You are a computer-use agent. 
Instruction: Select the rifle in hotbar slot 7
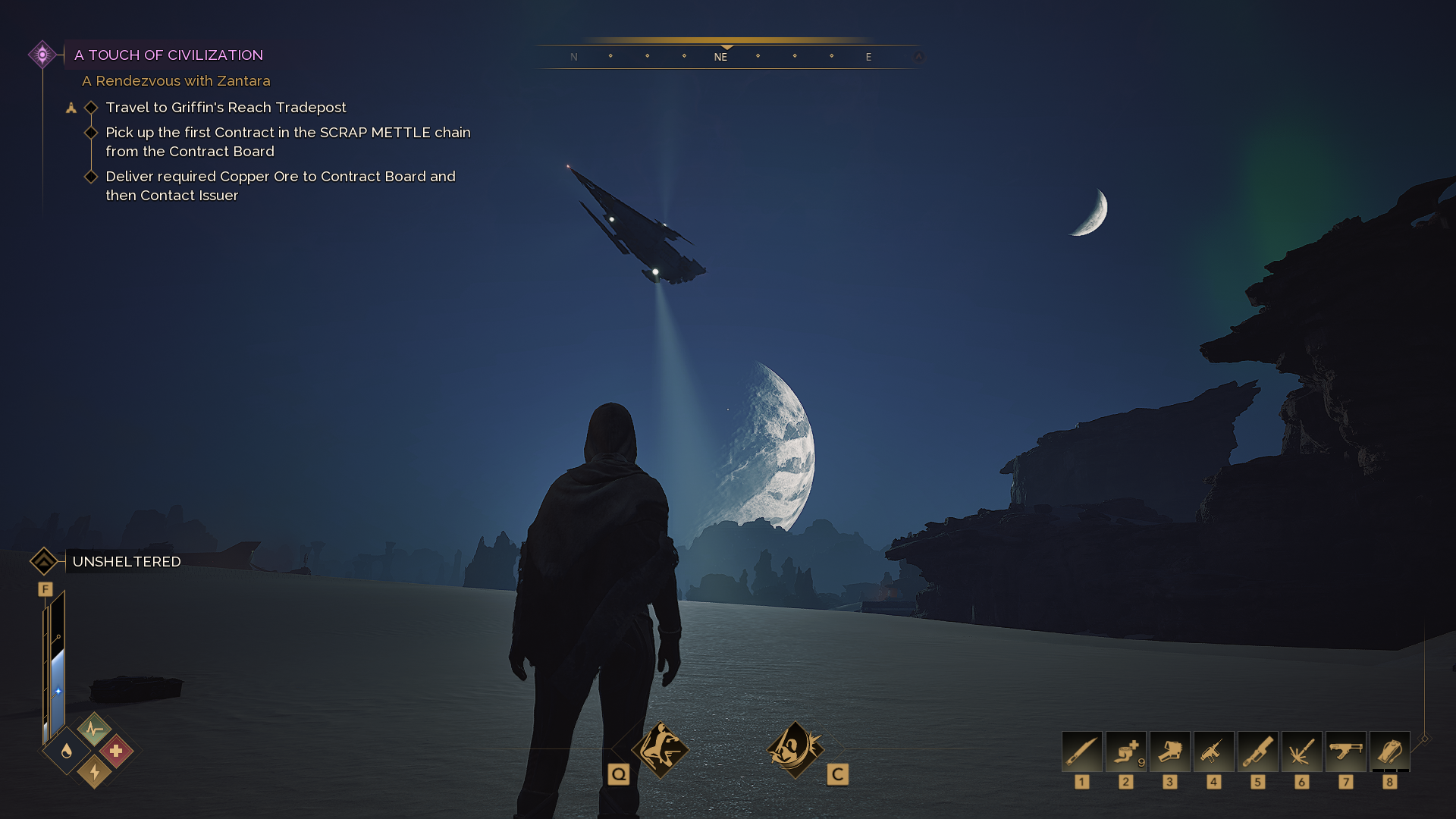(x=1346, y=752)
